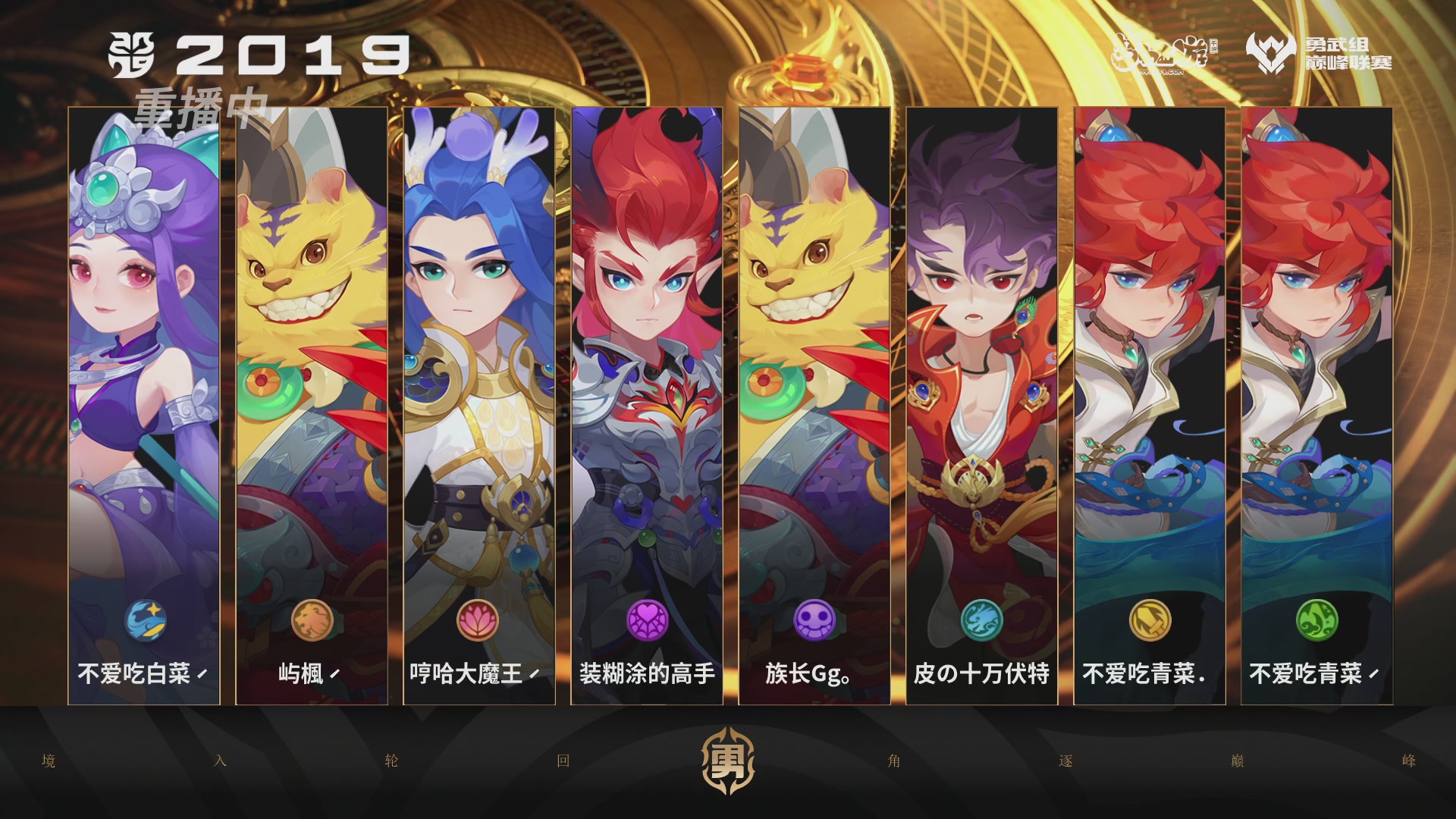Click the golden 勇 medallion at bottom center
Viewport: 1456px width, 819px height.
pos(728,759)
